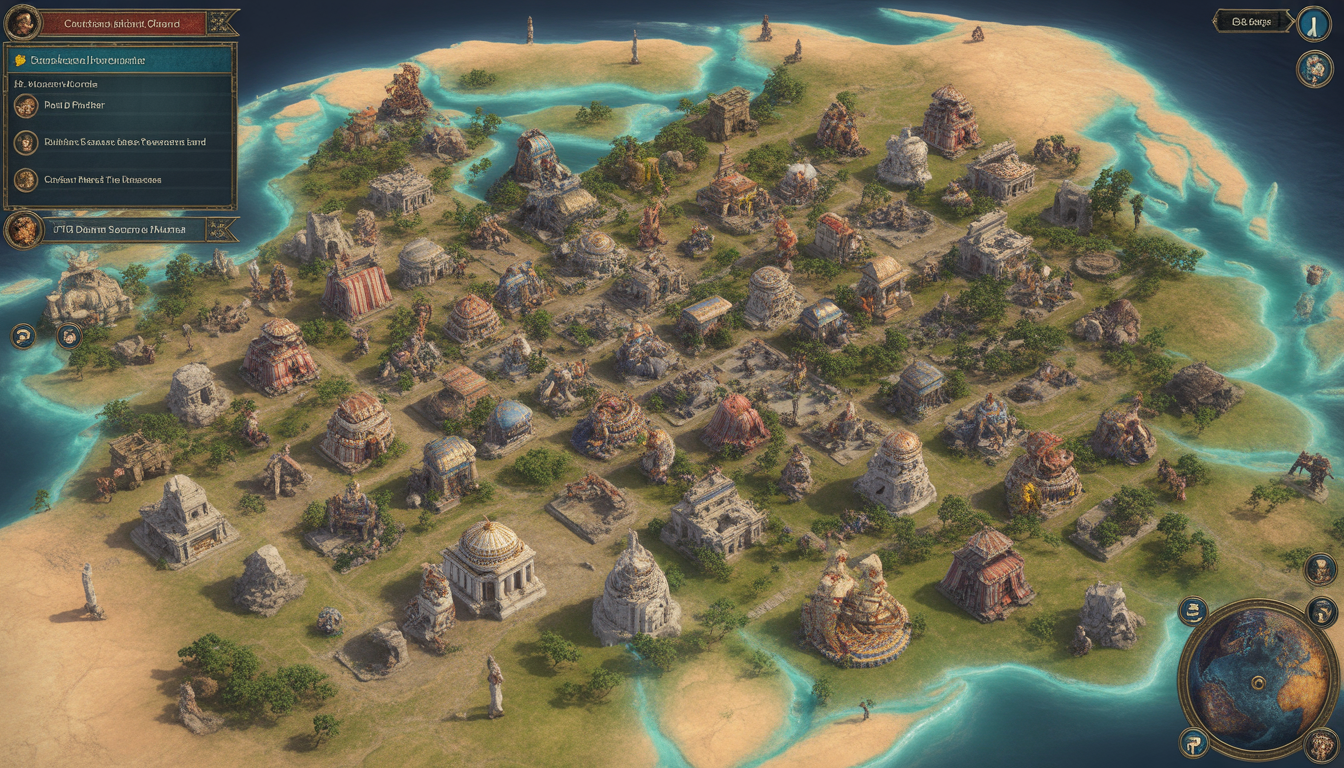Viewport: 1344px width, 768px height.
Task: Open the globe minimap
Action: [1257, 679]
